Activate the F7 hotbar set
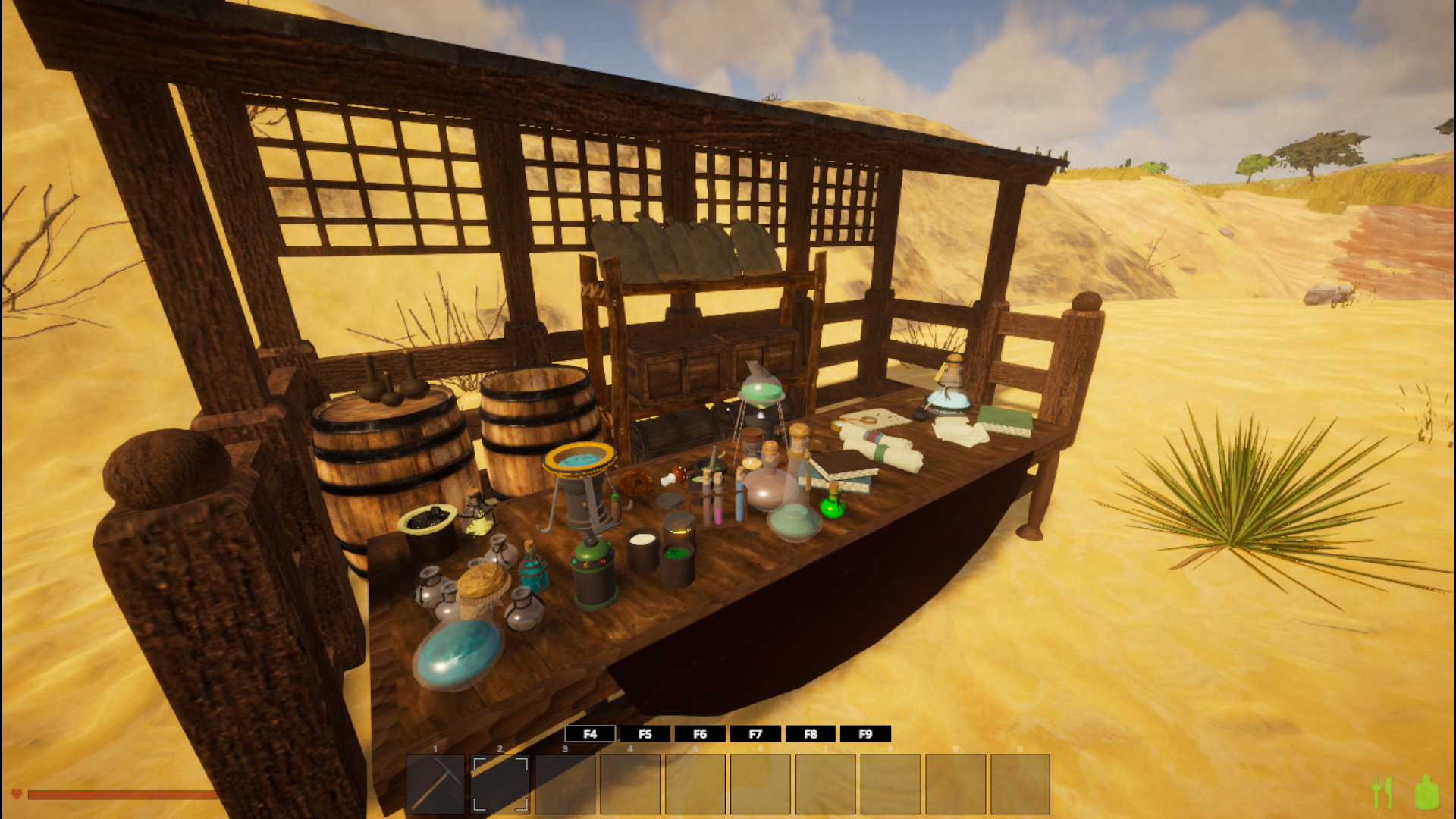Viewport: 1456px width, 819px height. click(x=755, y=734)
